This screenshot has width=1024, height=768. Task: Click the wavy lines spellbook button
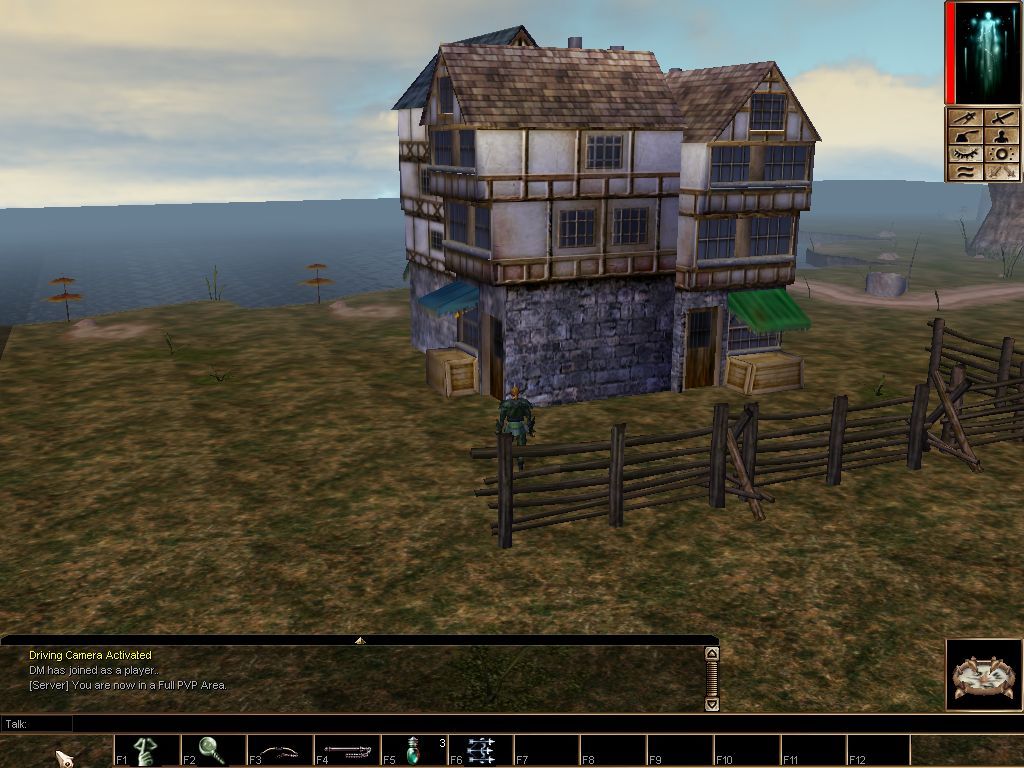point(964,172)
